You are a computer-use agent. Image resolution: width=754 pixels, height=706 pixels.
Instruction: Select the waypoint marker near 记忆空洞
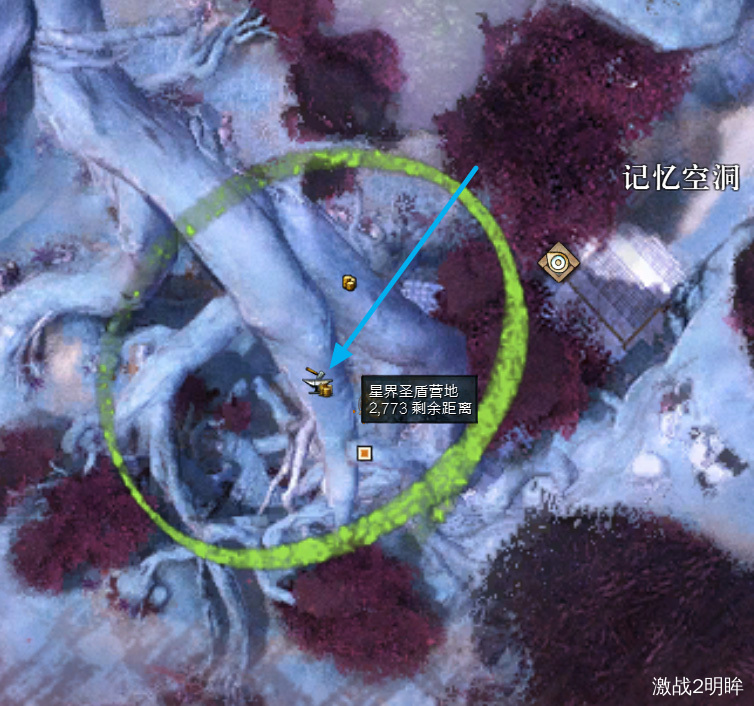click(559, 262)
